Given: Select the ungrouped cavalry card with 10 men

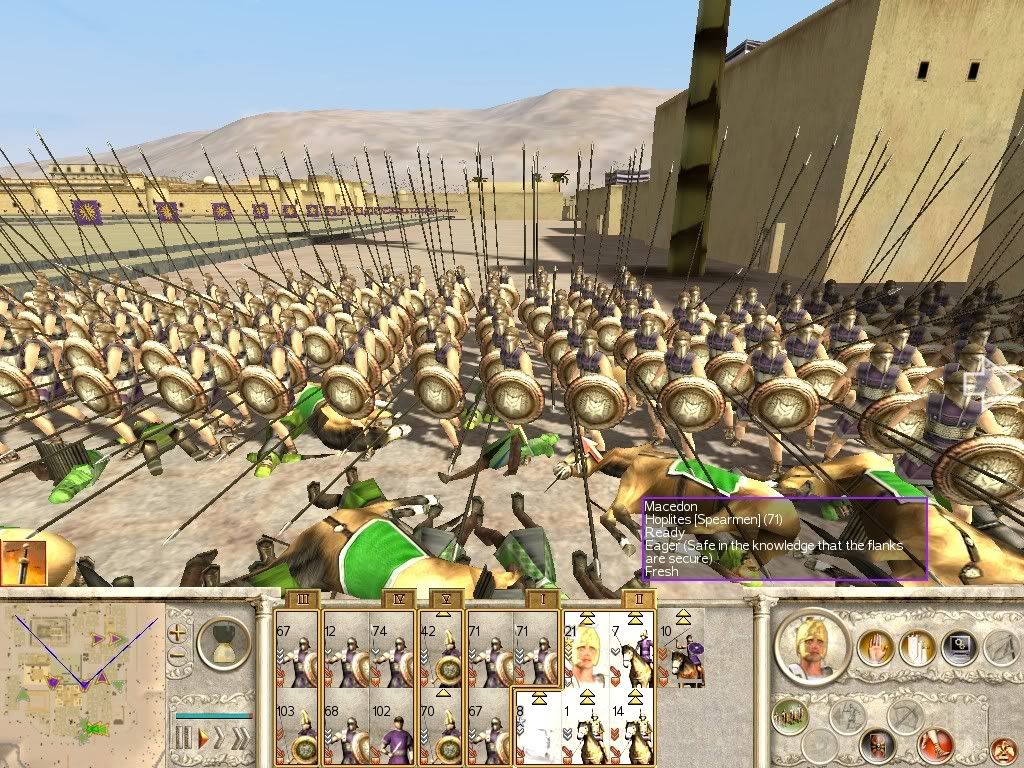Looking at the screenshot, I should click(680, 649).
